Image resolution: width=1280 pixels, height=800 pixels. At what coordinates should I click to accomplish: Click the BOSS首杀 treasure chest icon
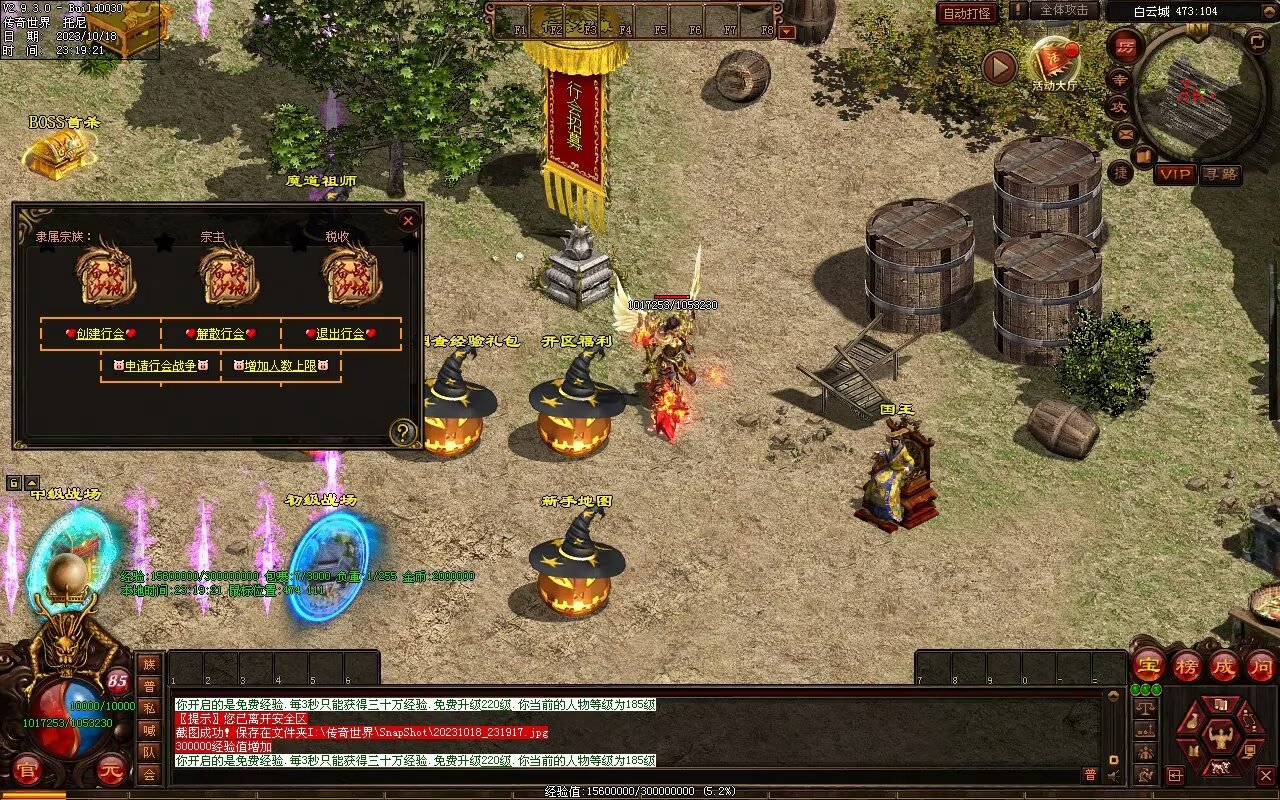point(58,153)
